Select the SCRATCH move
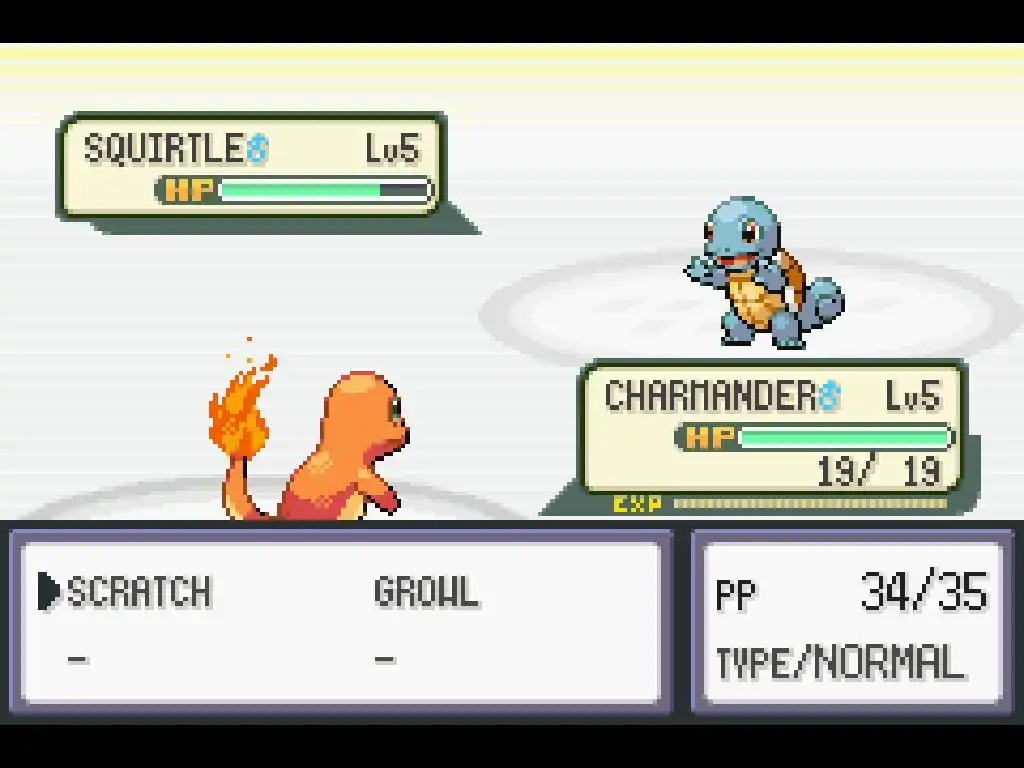 139,592
